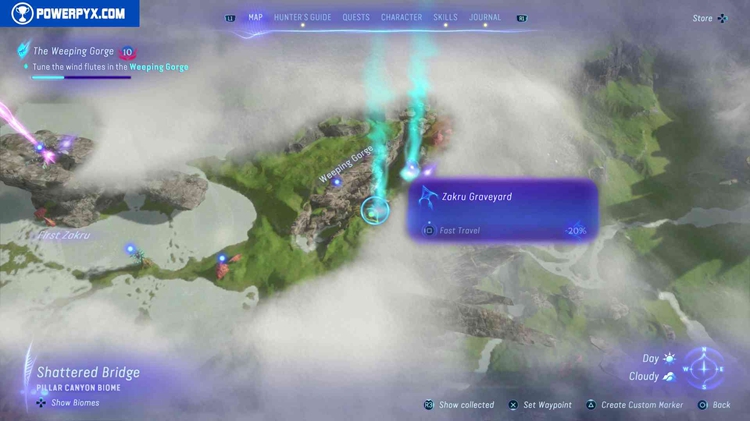Open the Journal tab
This screenshot has height=421, width=750.
click(x=485, y=17)
